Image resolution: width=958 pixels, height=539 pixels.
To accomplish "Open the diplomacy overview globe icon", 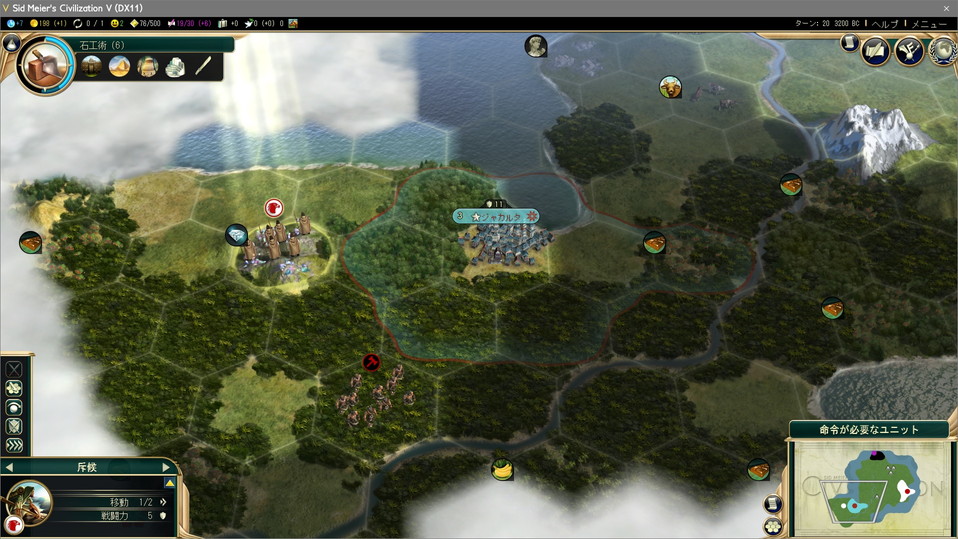I will [942, 50].
